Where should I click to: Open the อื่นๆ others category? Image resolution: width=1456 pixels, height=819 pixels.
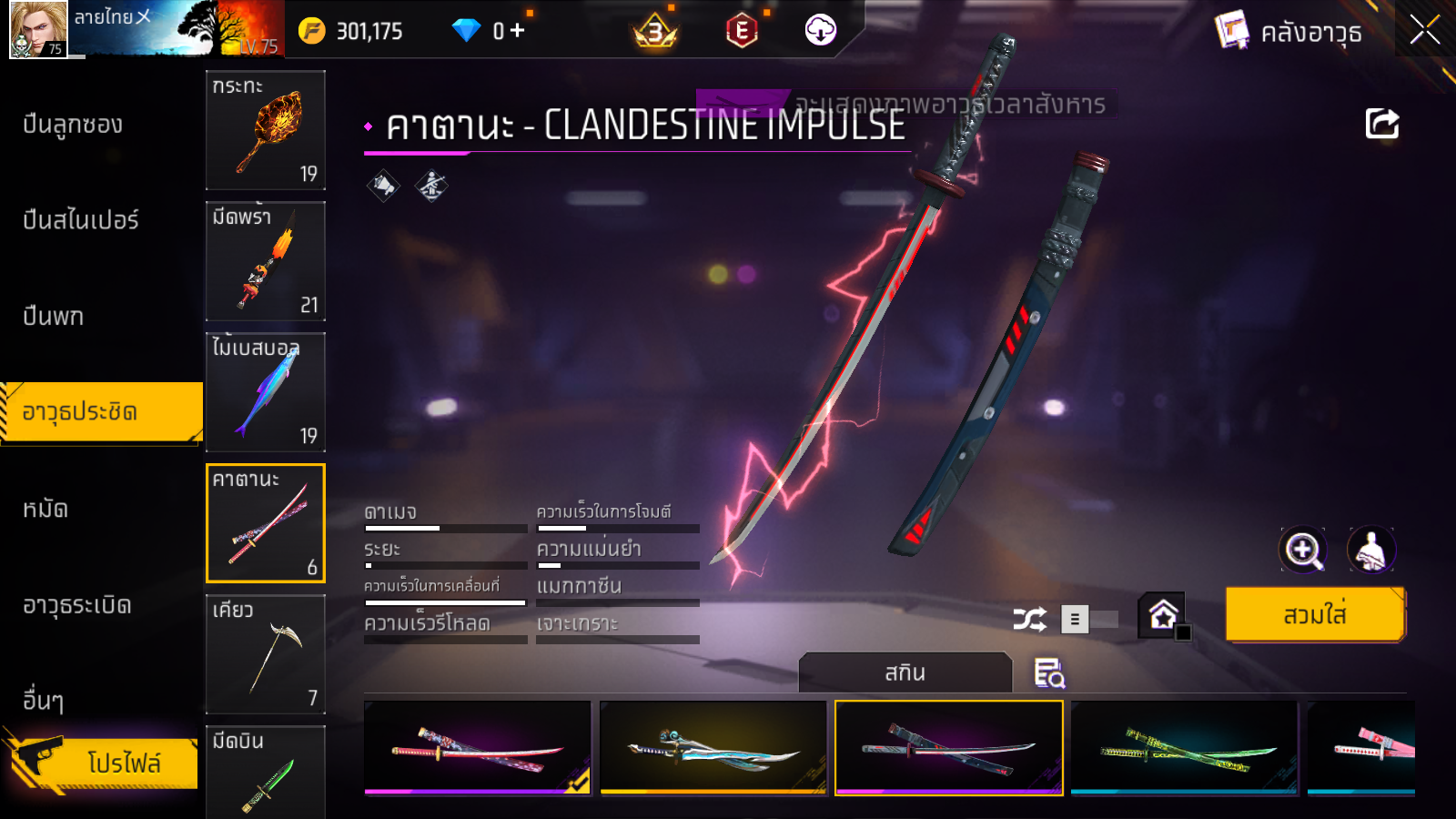pos(44,701)
